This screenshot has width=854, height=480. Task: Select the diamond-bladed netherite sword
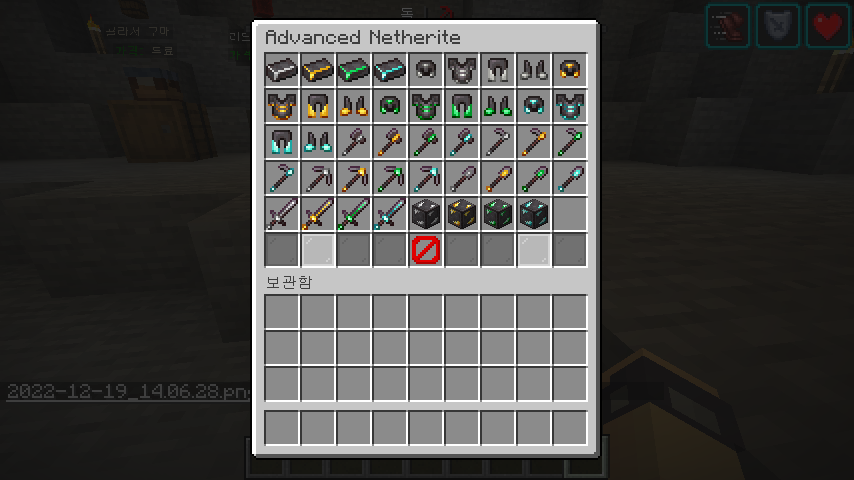390,214
